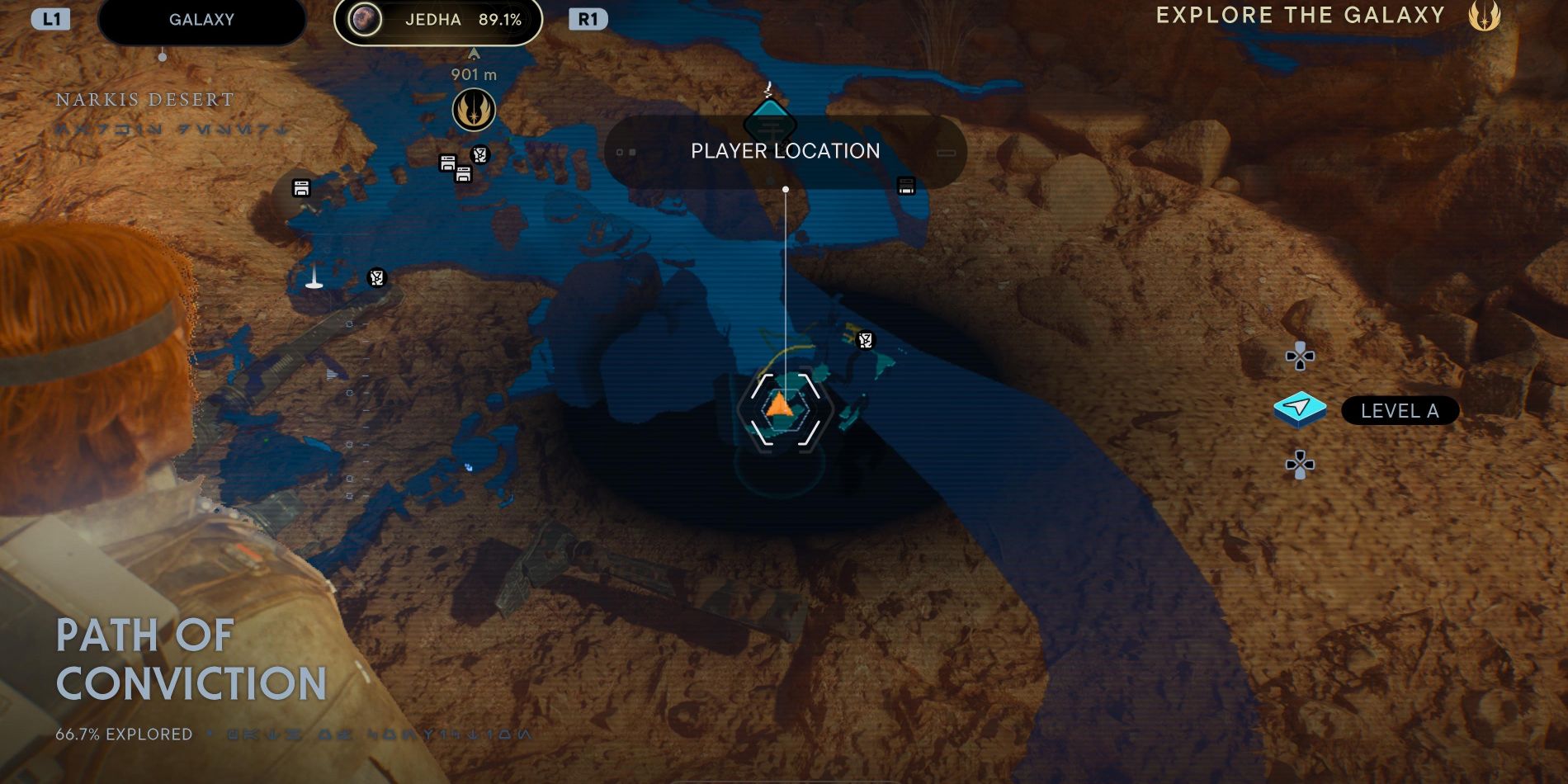Select the fast-travel arrow icon beside Level A
This screenshot has width=1568, height=784.
(1301, 410)
